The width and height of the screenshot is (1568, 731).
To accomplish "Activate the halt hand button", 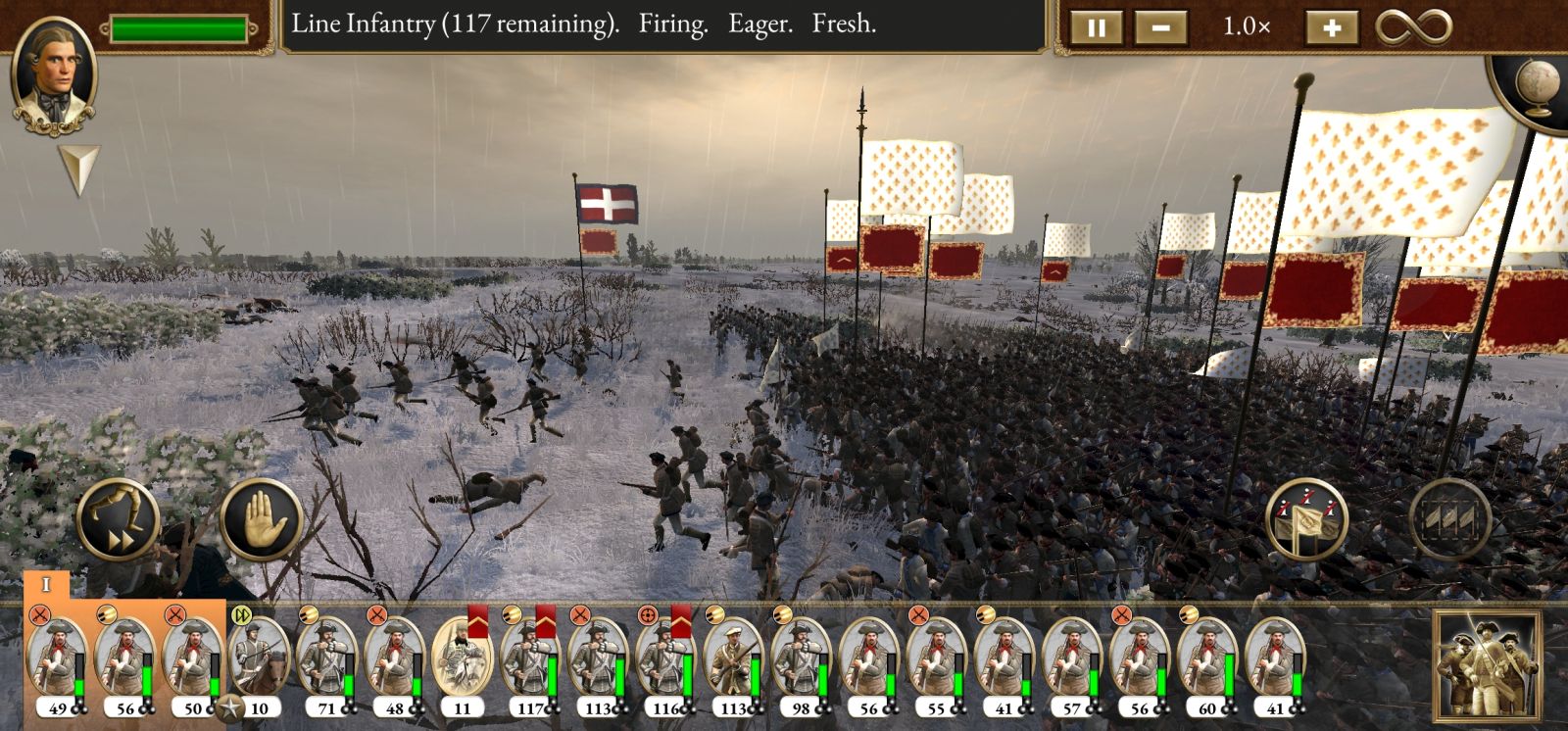I will pyautogui.click(x=261, y=519).
